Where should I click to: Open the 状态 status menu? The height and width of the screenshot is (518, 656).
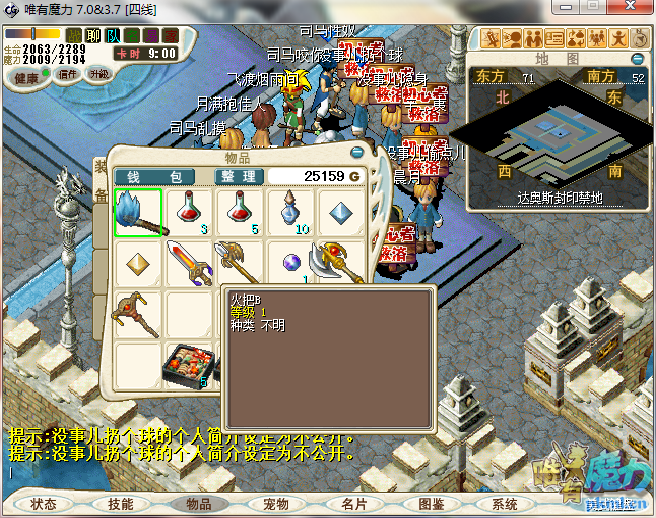[43, 504]
